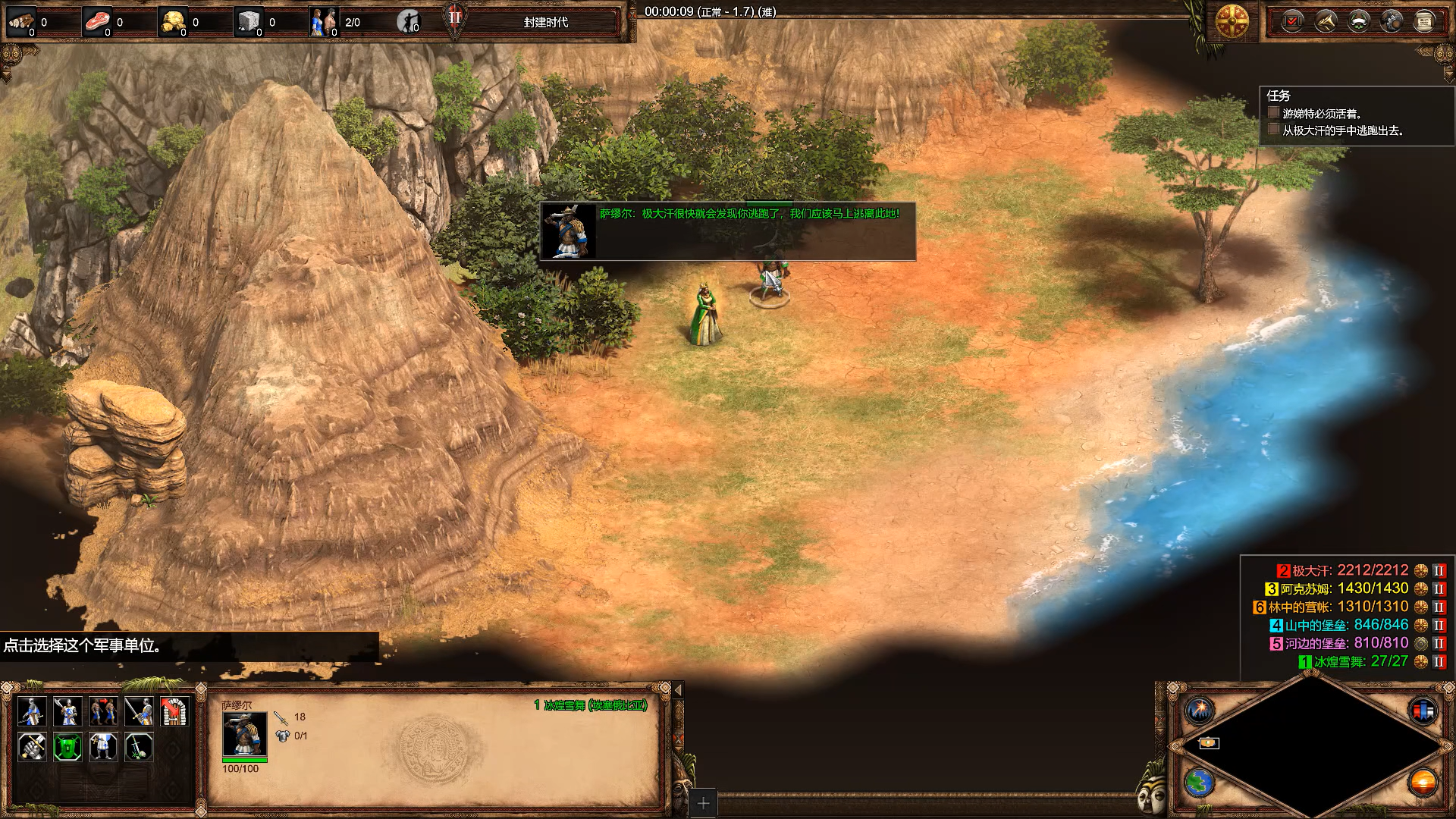
Task: Set the no-attack stance sword-in-ground icon
Action: (139, 747)
